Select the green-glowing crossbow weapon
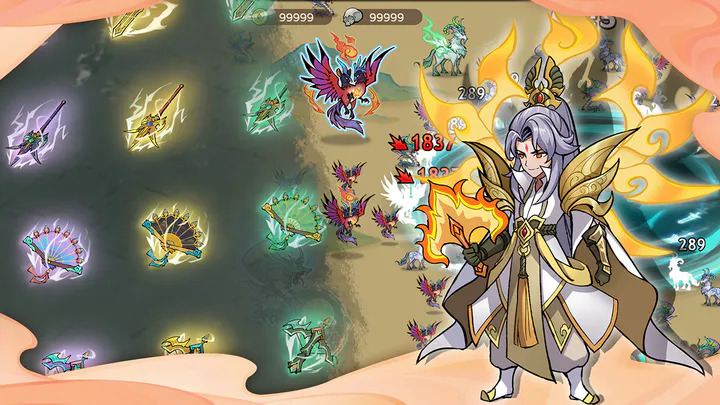 (x=308, y=342)
